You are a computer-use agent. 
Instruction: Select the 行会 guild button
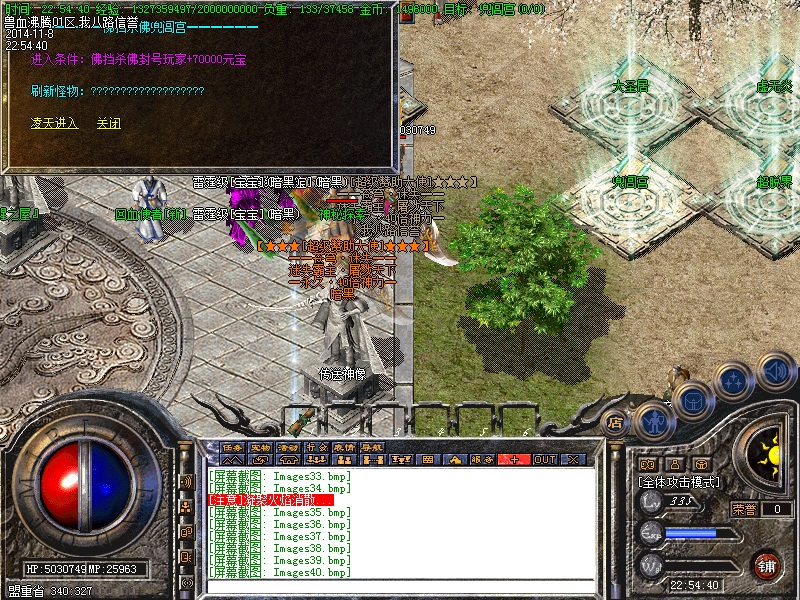(x=317, y=447)
